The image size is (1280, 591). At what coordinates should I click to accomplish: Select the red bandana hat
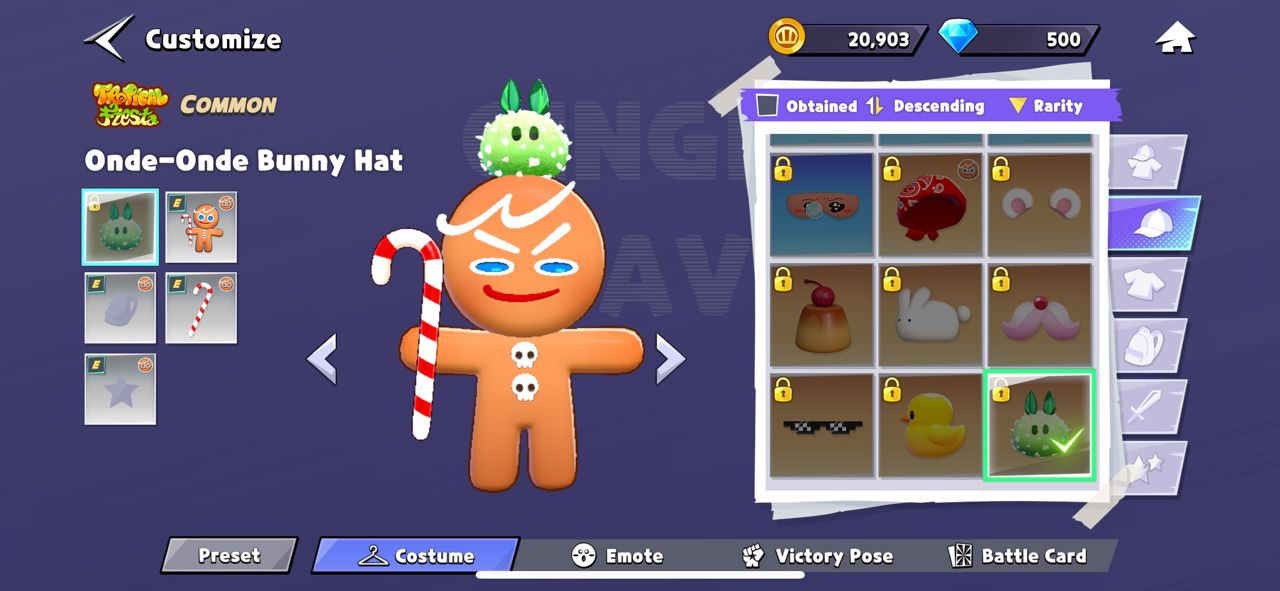pos(929,204)
